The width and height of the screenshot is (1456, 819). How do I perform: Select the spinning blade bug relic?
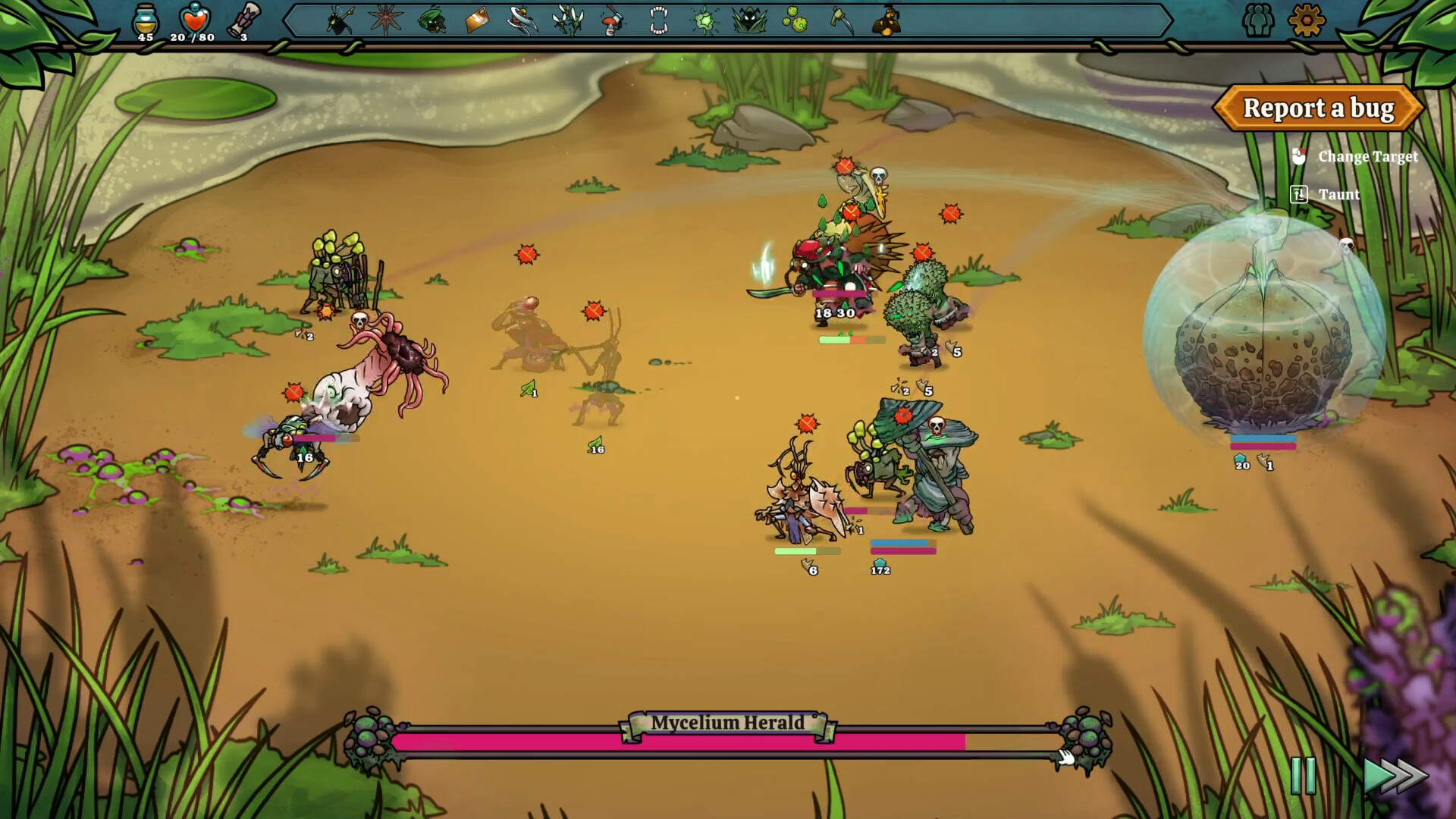pos(522,20)
